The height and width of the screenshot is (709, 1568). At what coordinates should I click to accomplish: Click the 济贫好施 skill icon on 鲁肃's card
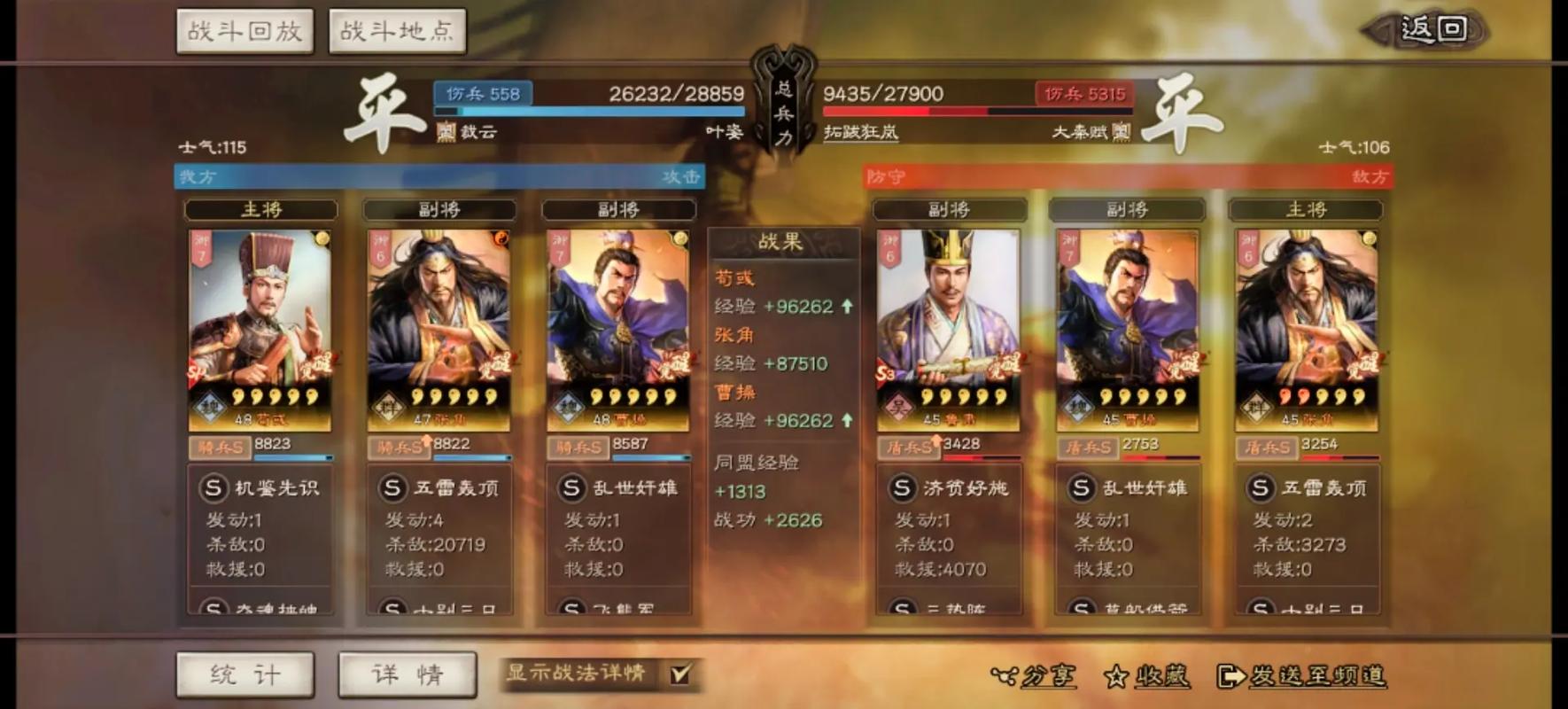902,488
